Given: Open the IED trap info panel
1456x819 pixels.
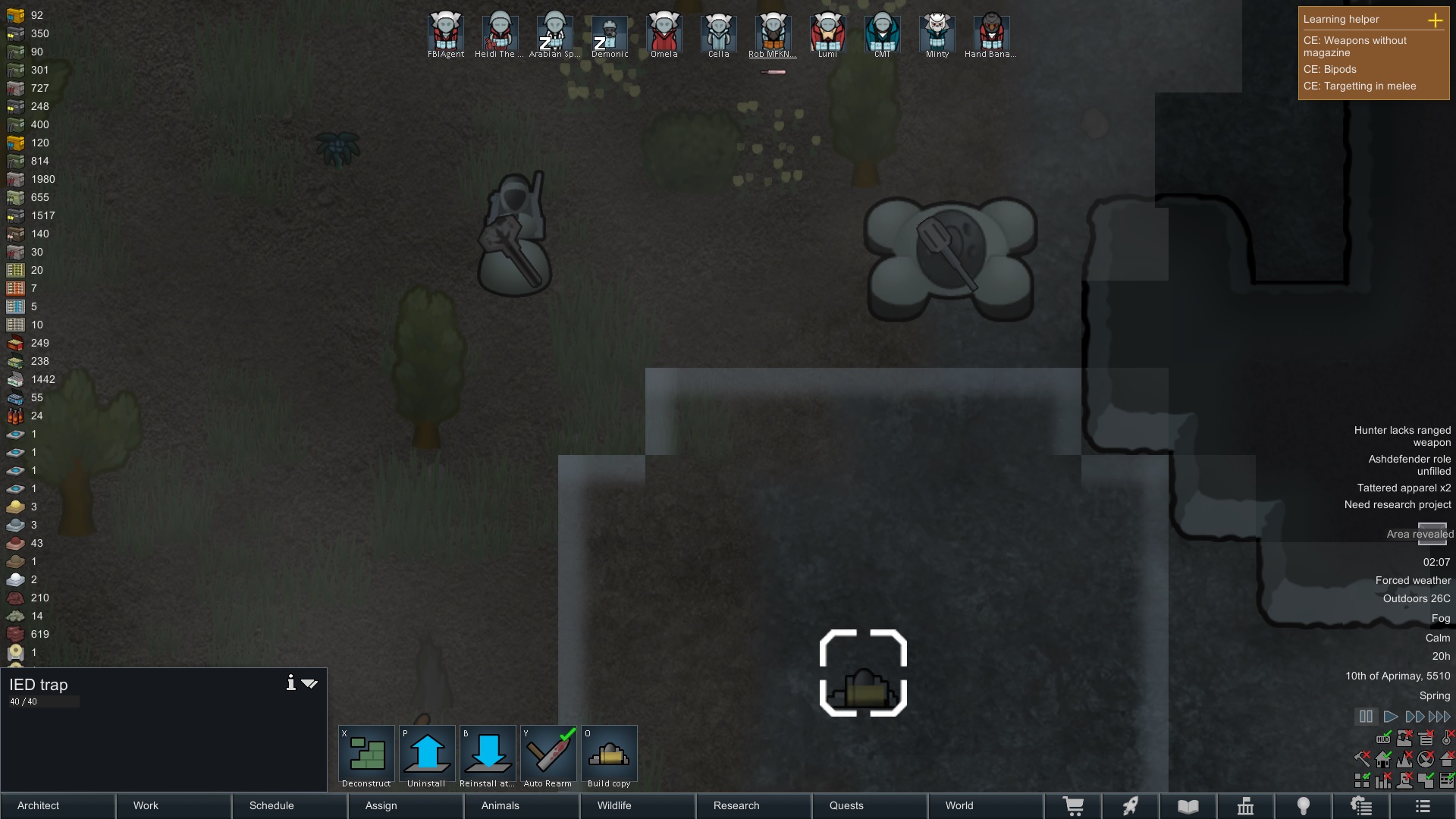Looking at the screenshot, I should (290, 682).
